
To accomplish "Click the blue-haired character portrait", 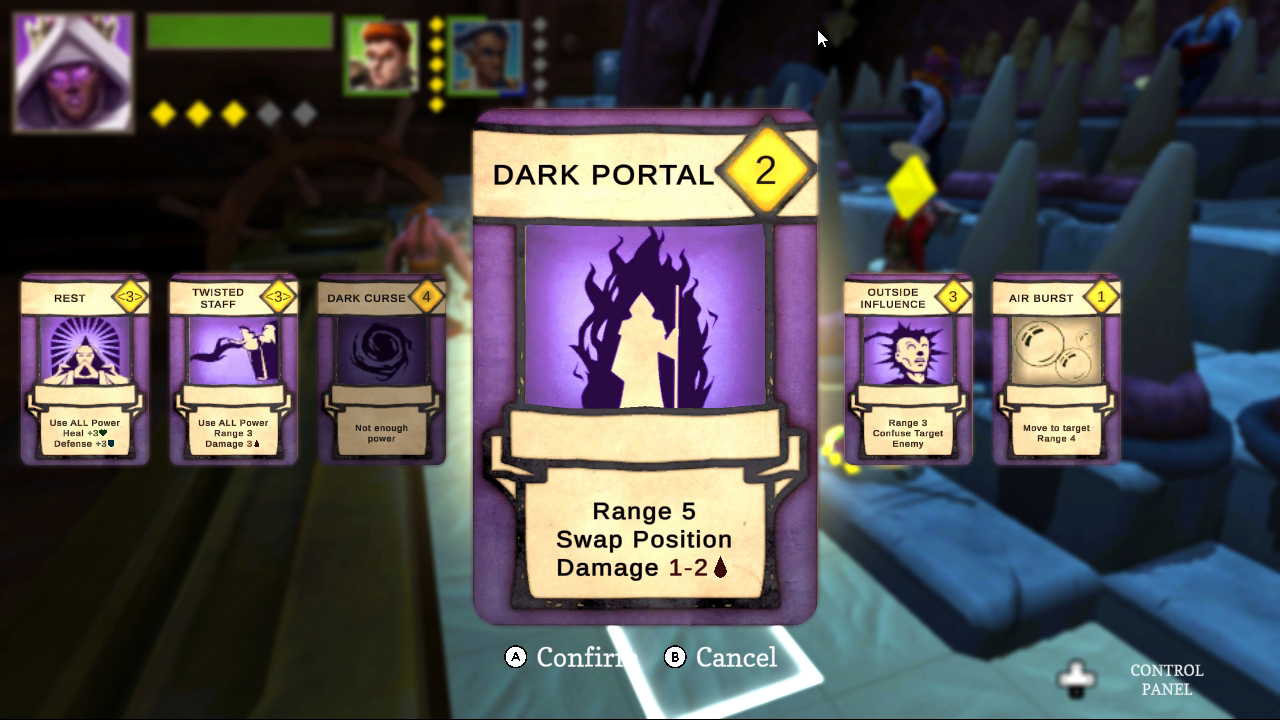I will point(487,52).
